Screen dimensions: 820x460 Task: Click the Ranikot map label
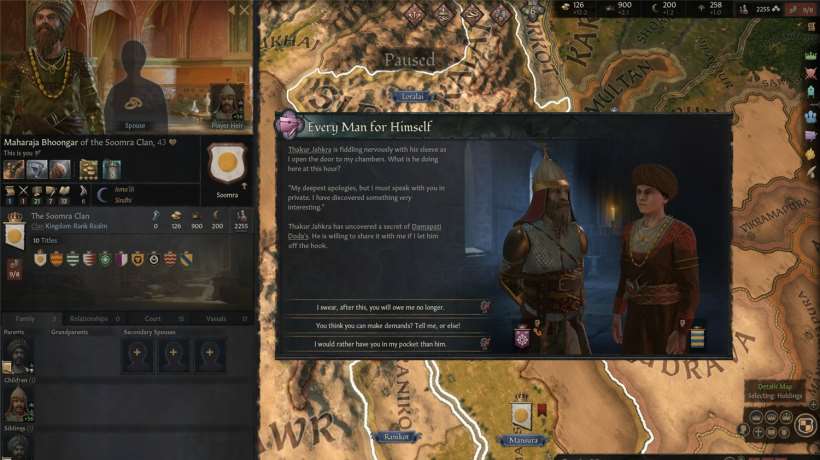click(x=398, y=437)
